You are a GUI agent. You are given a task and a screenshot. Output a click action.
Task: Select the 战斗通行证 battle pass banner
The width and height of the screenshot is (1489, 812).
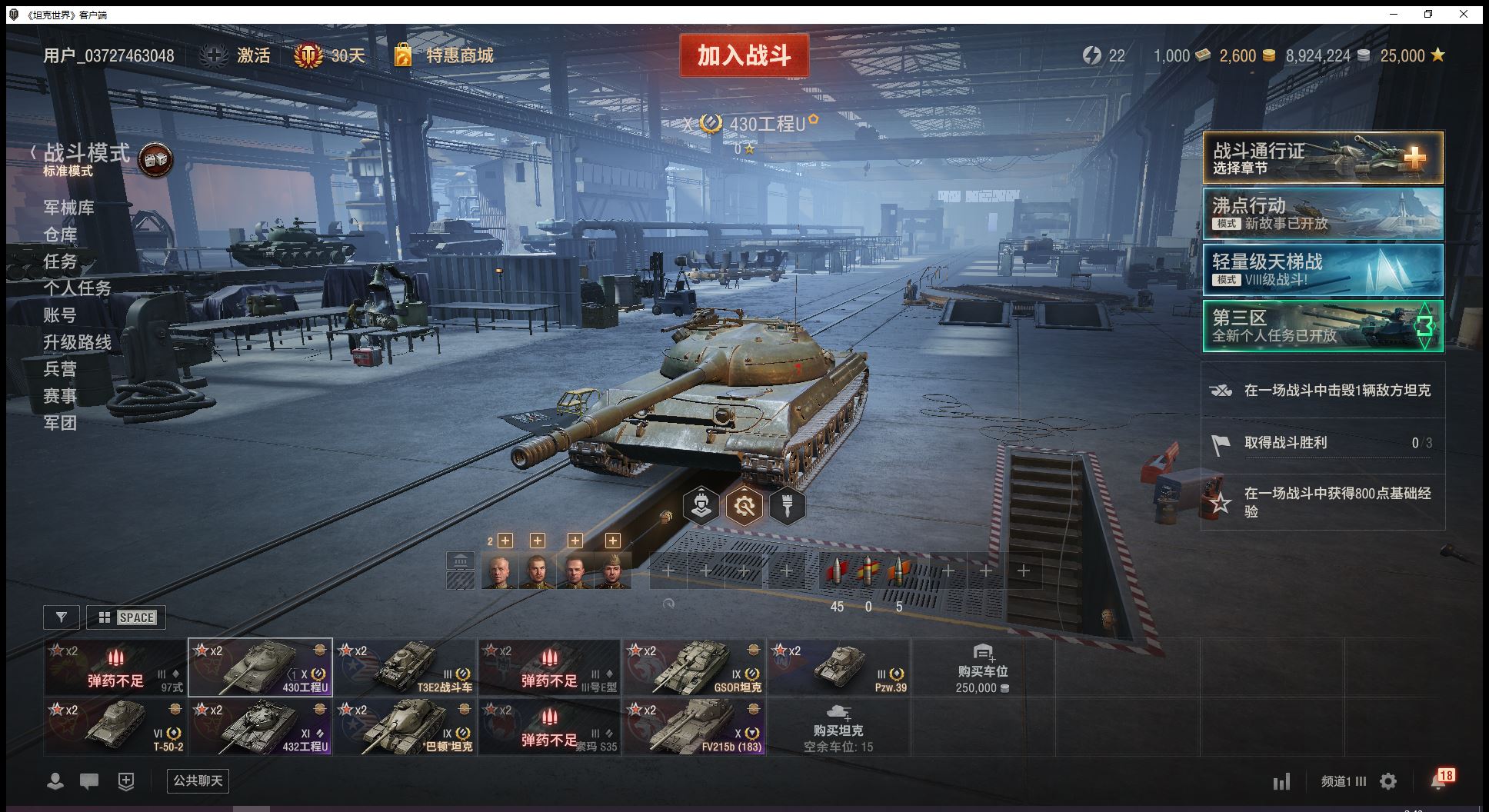(x=1323, y=158)
